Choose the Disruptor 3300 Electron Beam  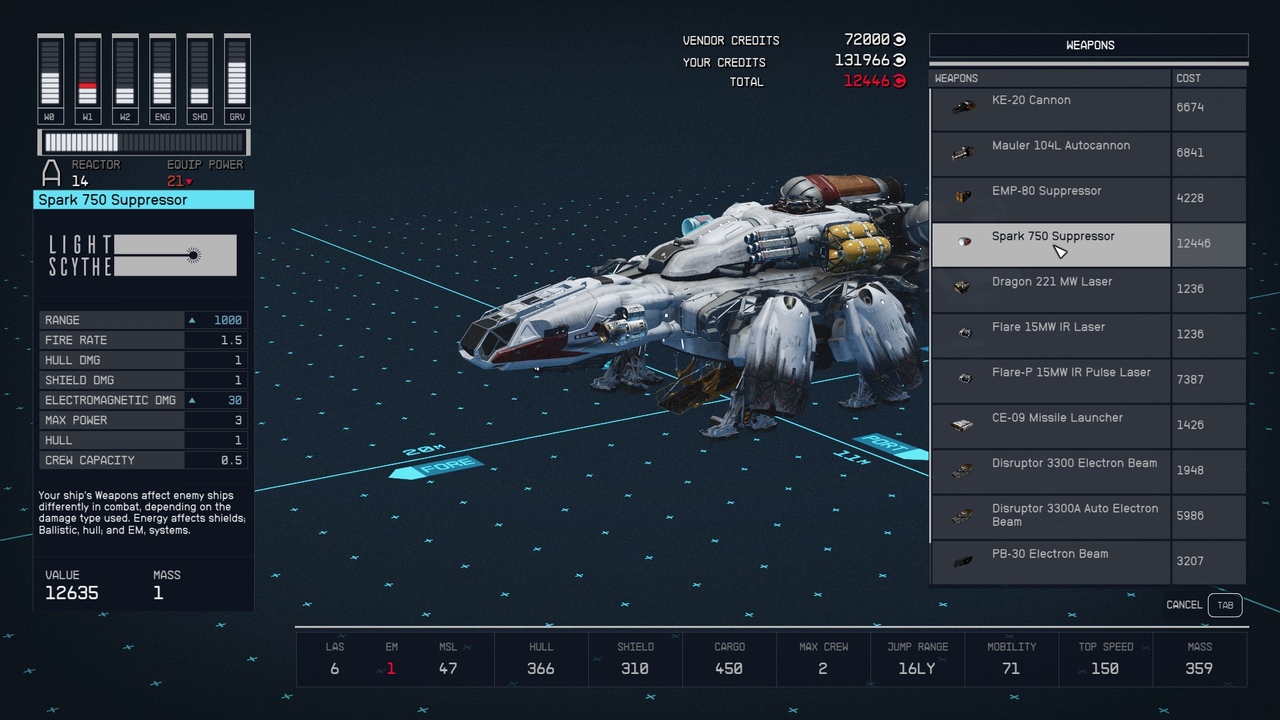[1050, 470]
